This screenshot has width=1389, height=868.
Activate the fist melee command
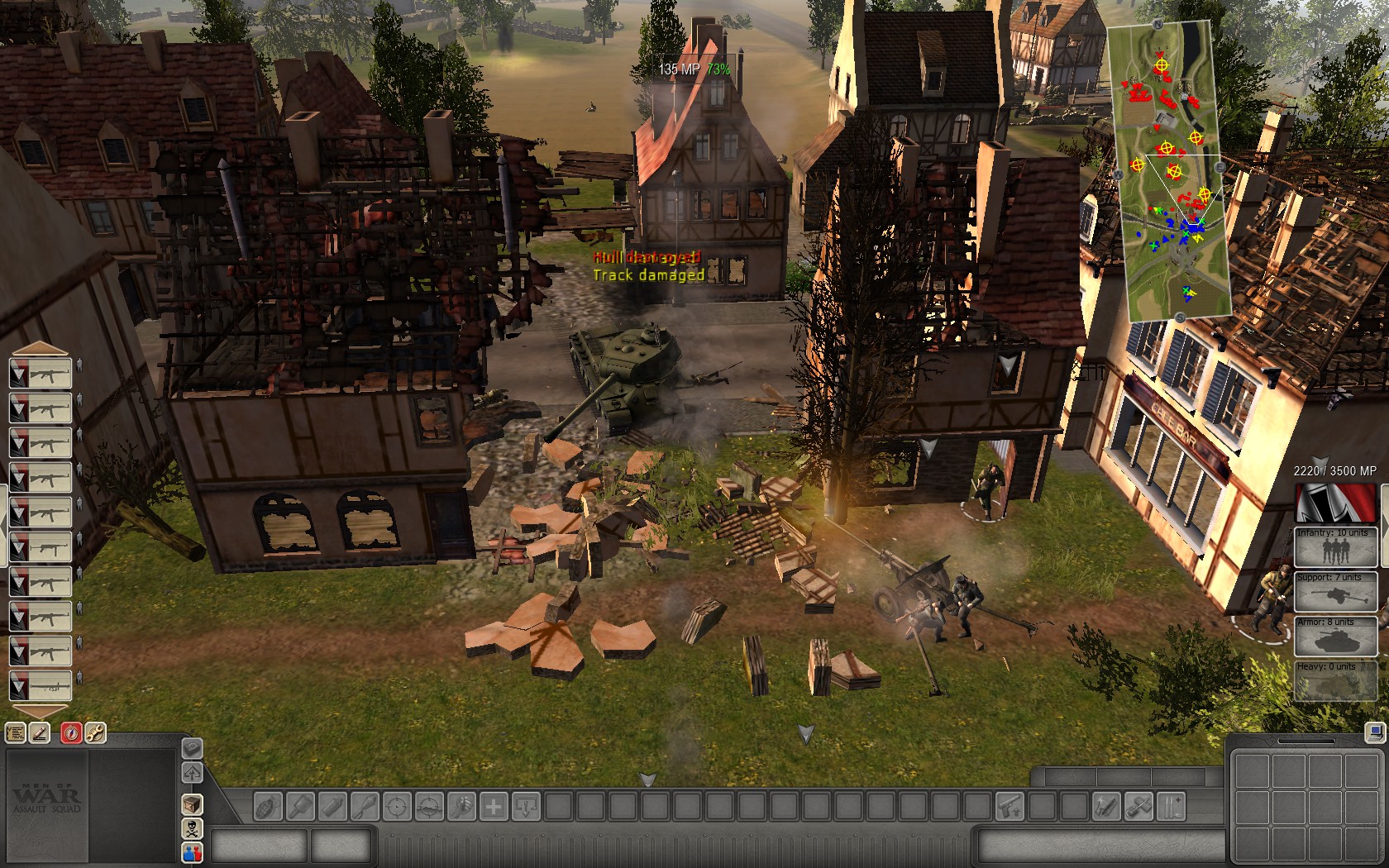click(461, 806)
